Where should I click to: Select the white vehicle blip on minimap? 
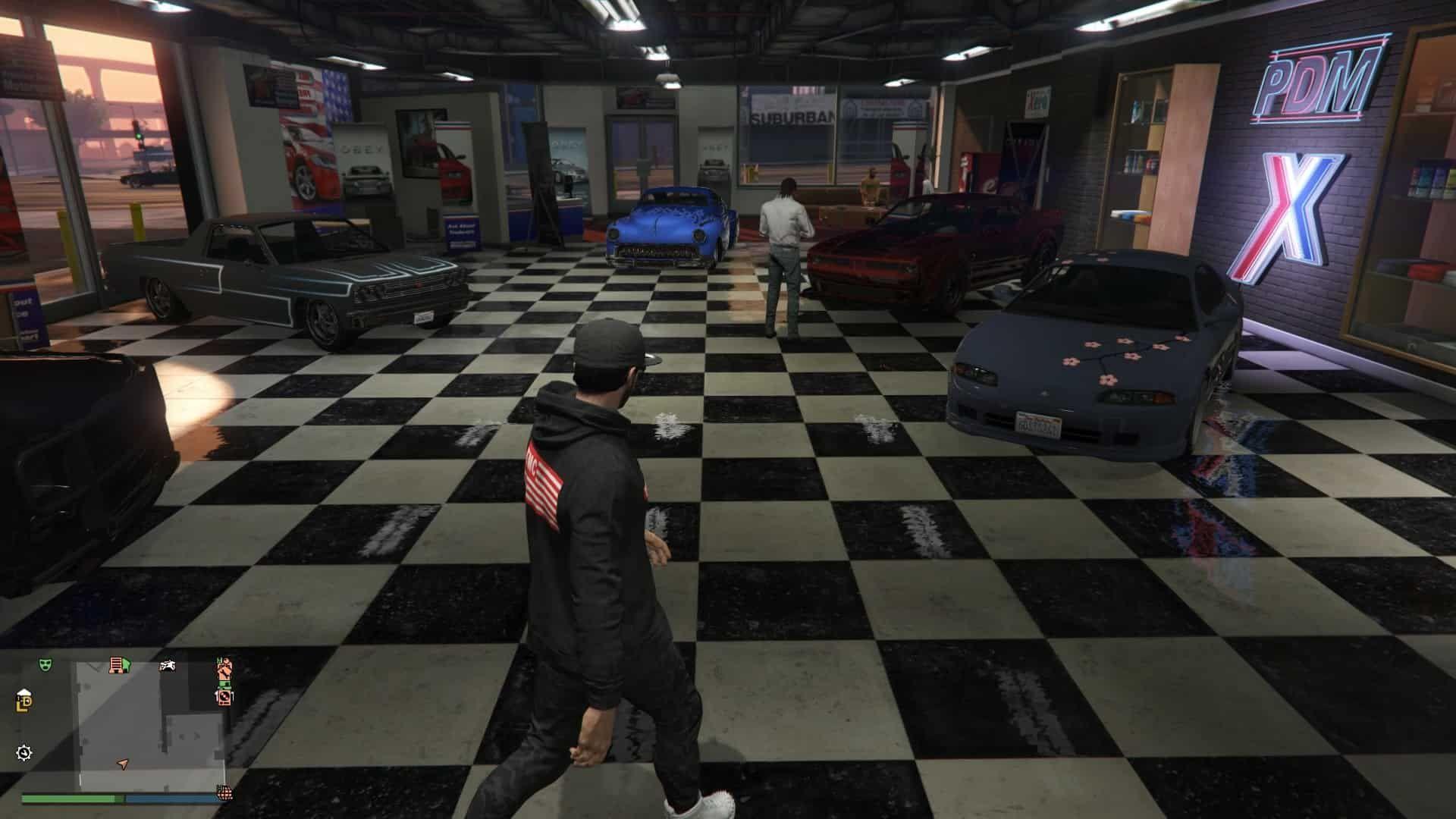[168, 666]
